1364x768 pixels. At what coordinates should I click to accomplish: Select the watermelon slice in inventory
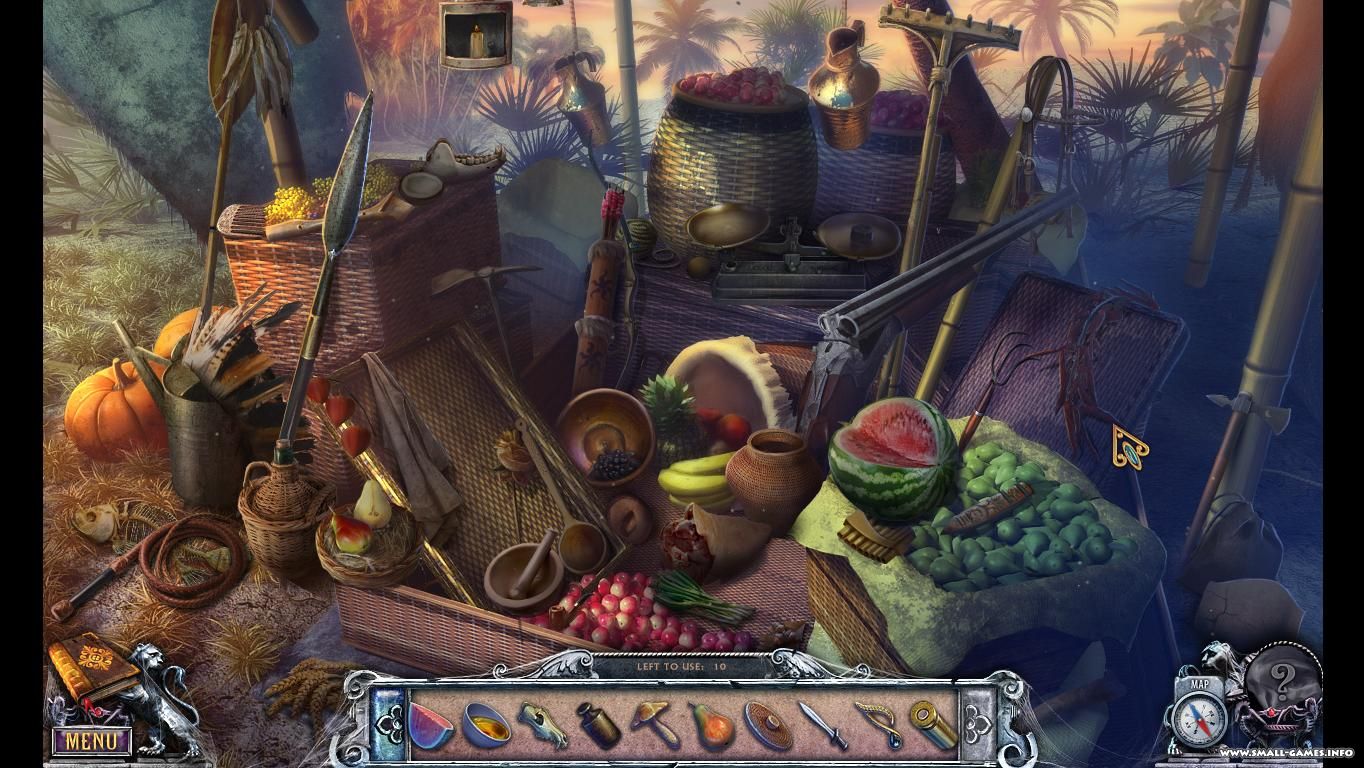tap(432, 724)
